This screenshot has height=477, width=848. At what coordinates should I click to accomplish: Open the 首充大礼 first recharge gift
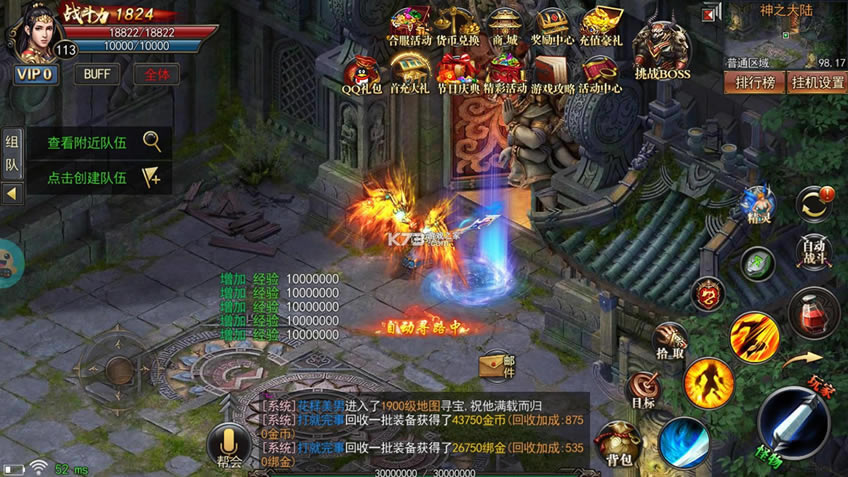pos(409,73)
